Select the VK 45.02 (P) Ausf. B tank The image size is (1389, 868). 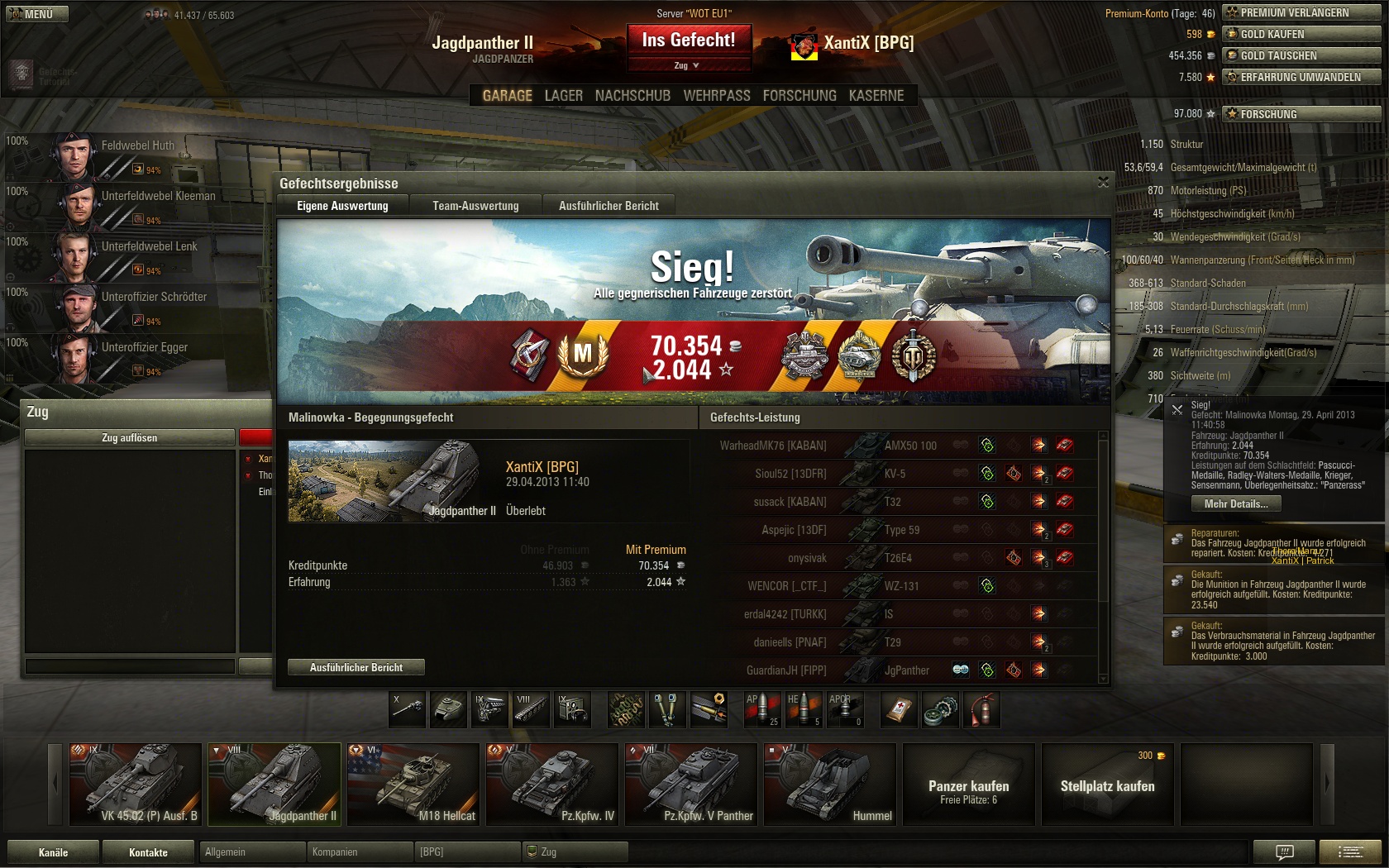[x=136, y=784]
